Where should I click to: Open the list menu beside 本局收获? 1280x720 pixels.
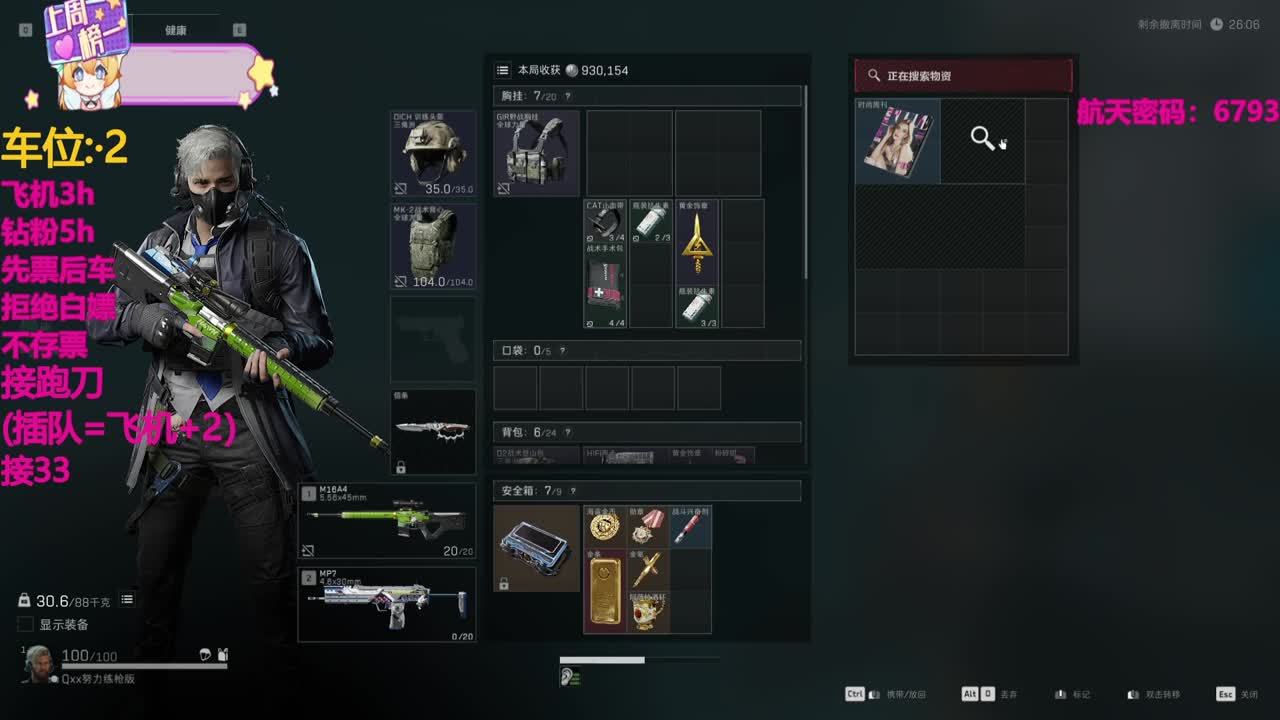click(502, 70)
